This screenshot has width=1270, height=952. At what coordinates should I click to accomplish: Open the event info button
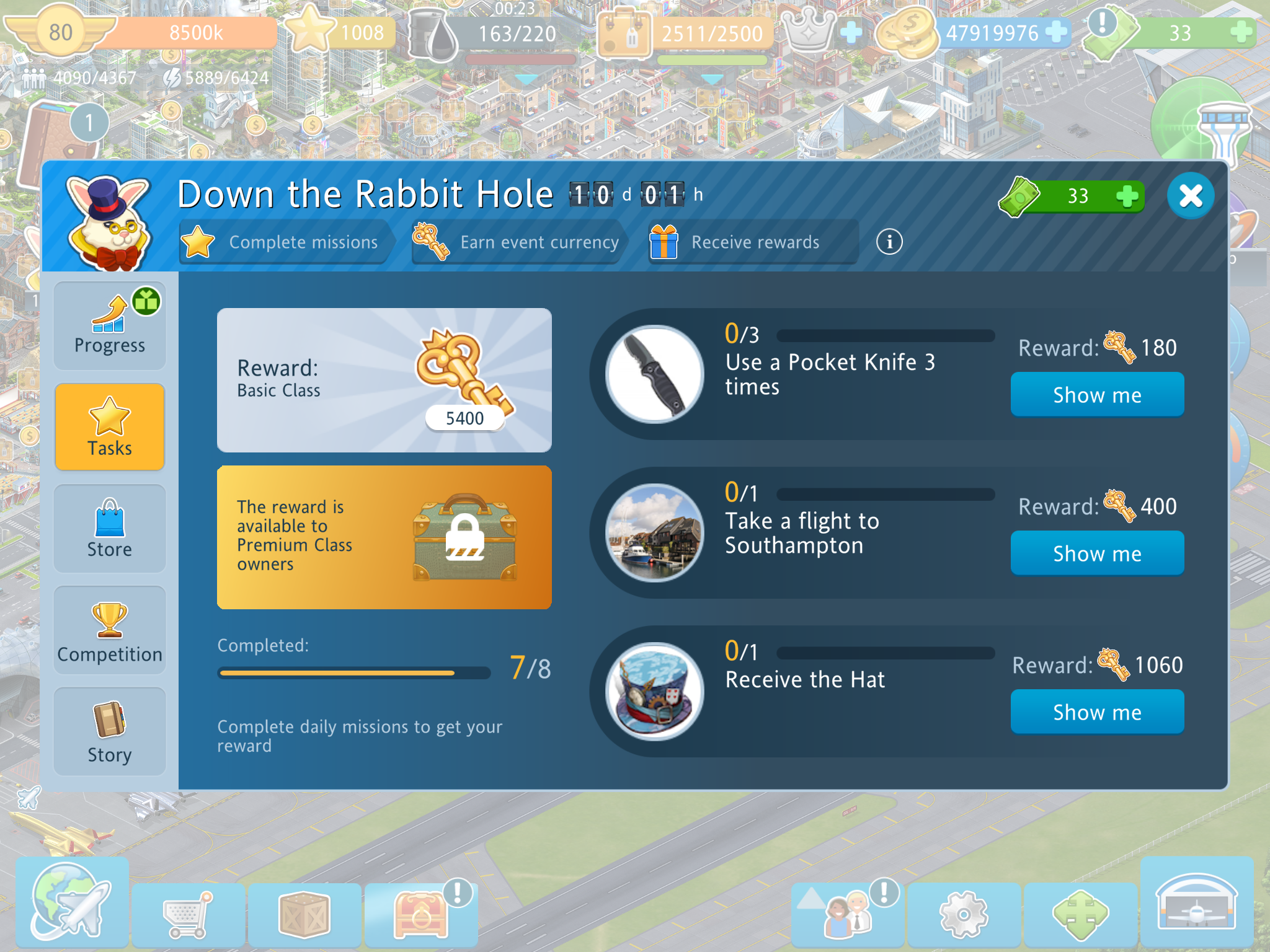(889, 242)
